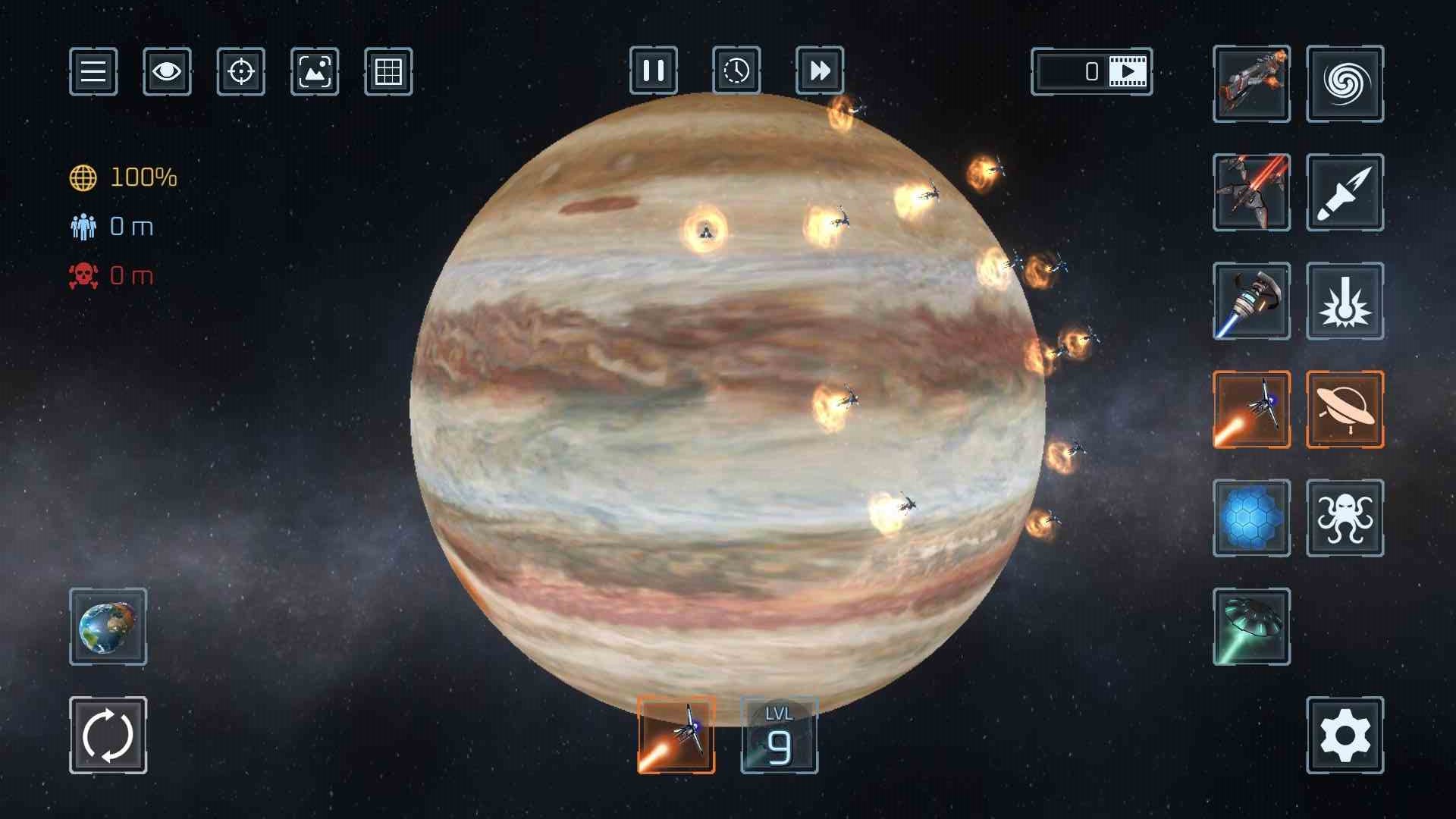Fast-forward the simulation speed
Viewport: 1456px width, 819px height.
pos(819,72)
